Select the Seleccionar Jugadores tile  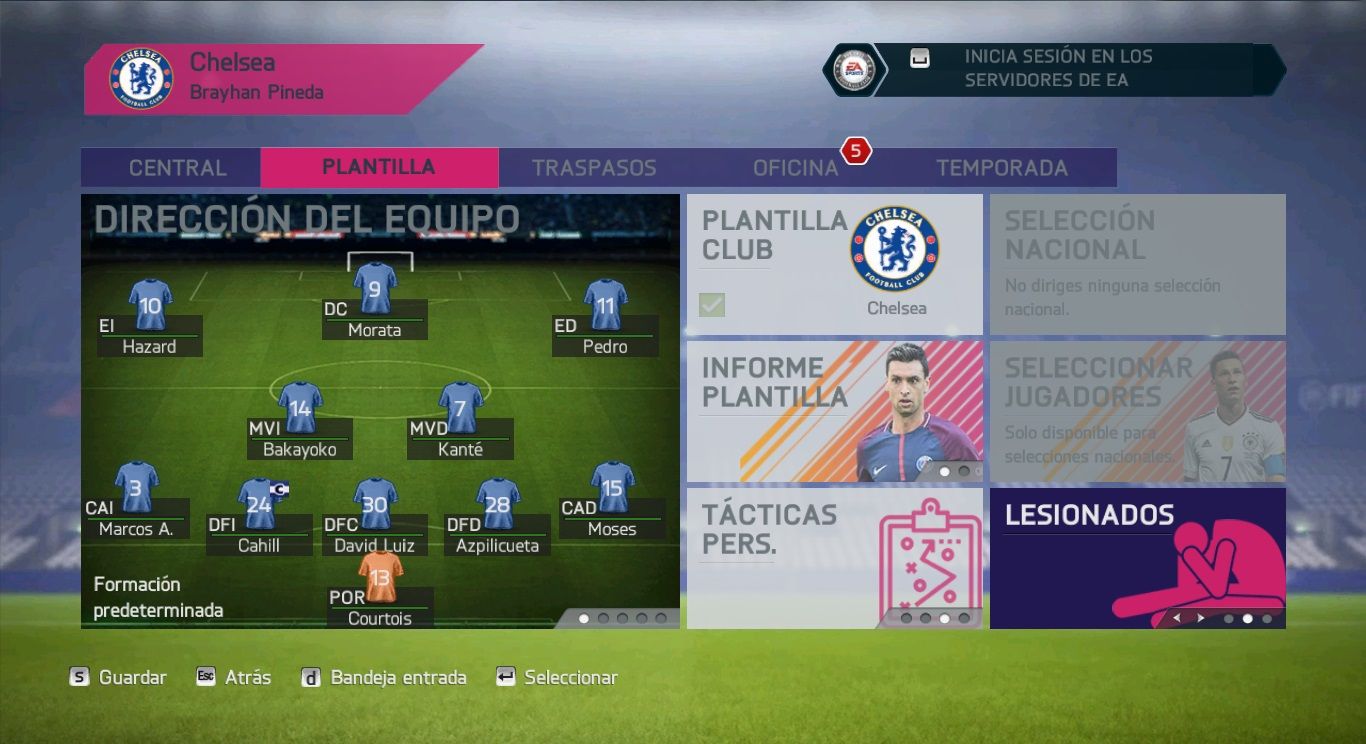point(1137,411)
